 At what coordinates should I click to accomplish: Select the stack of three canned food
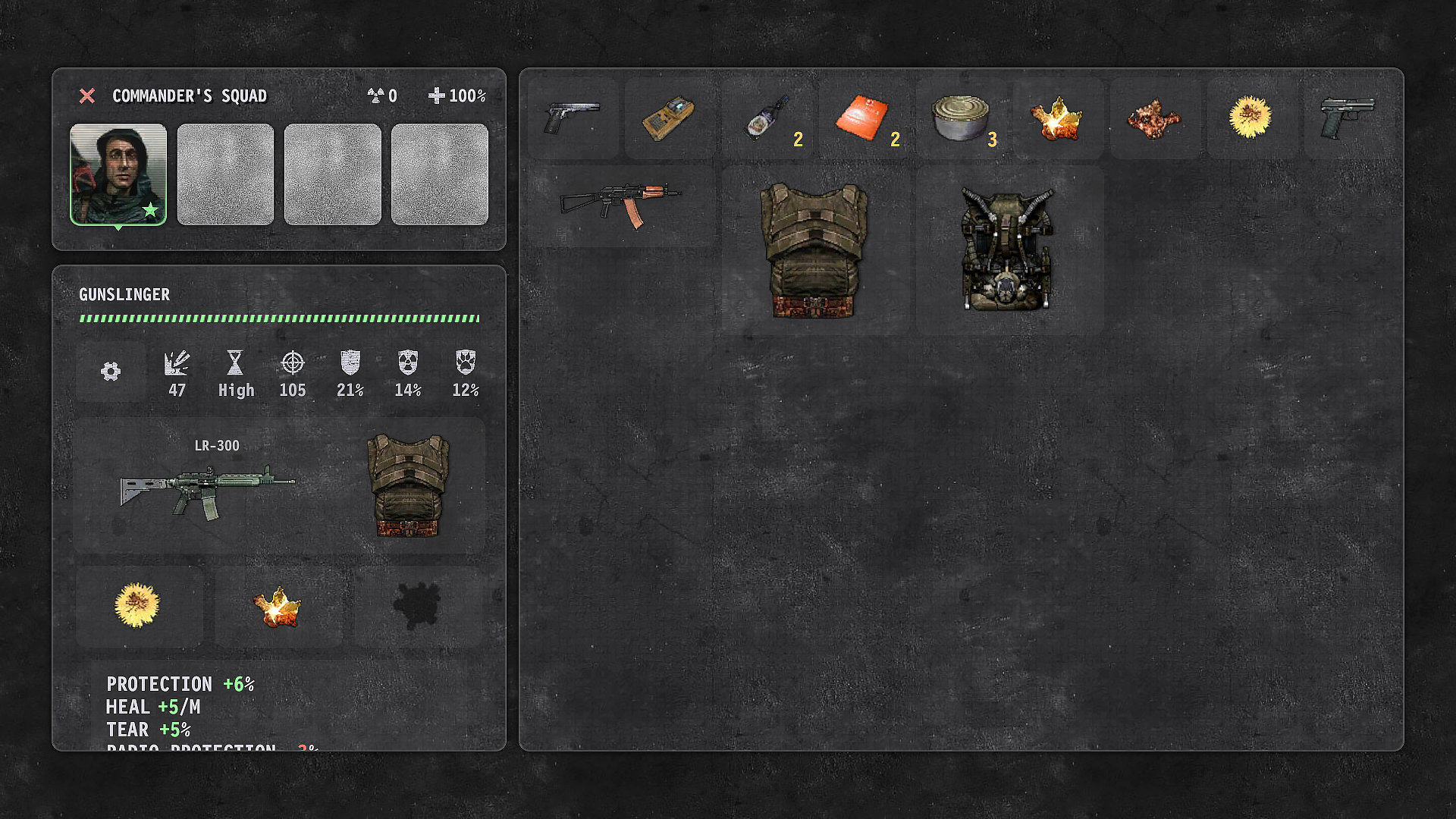[x=961, y=118]
